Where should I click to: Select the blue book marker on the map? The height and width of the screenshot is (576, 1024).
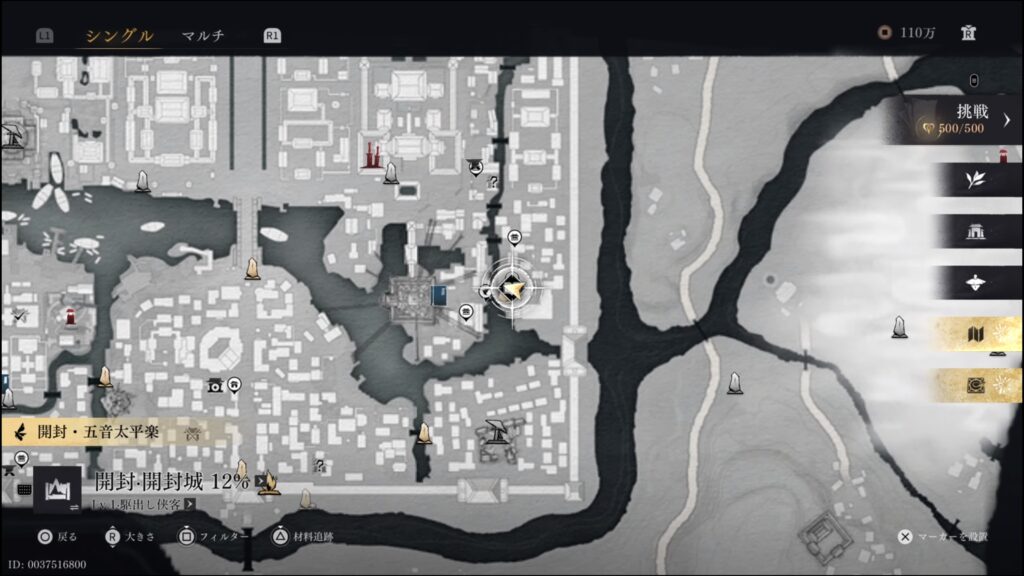pos(439,294)
